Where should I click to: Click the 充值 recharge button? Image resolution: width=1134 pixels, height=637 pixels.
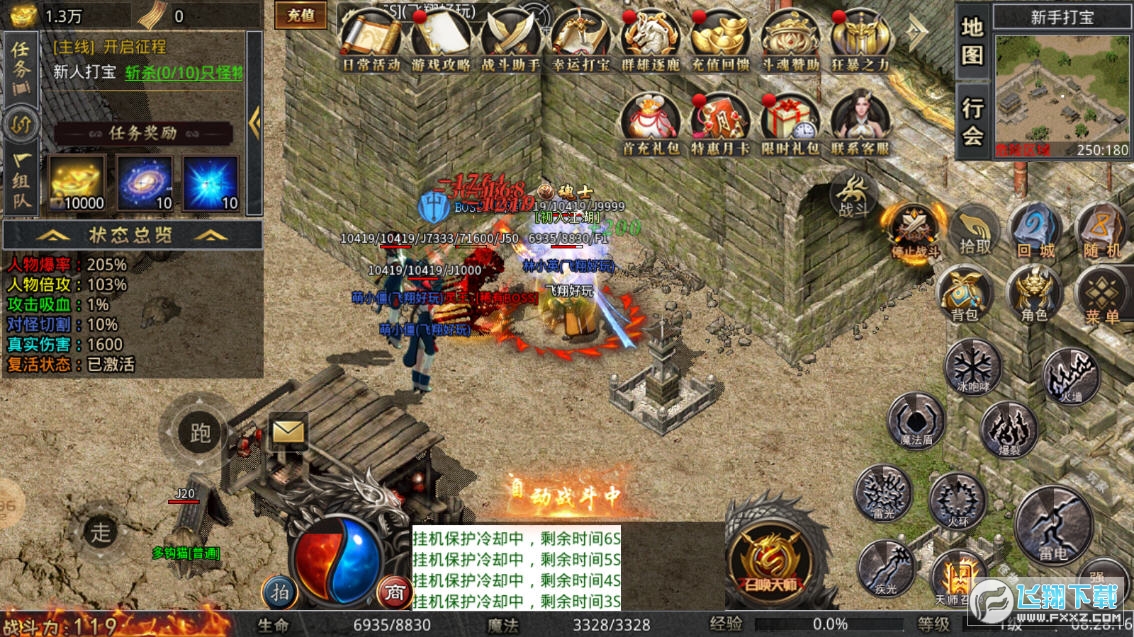[x=300, y=15]
